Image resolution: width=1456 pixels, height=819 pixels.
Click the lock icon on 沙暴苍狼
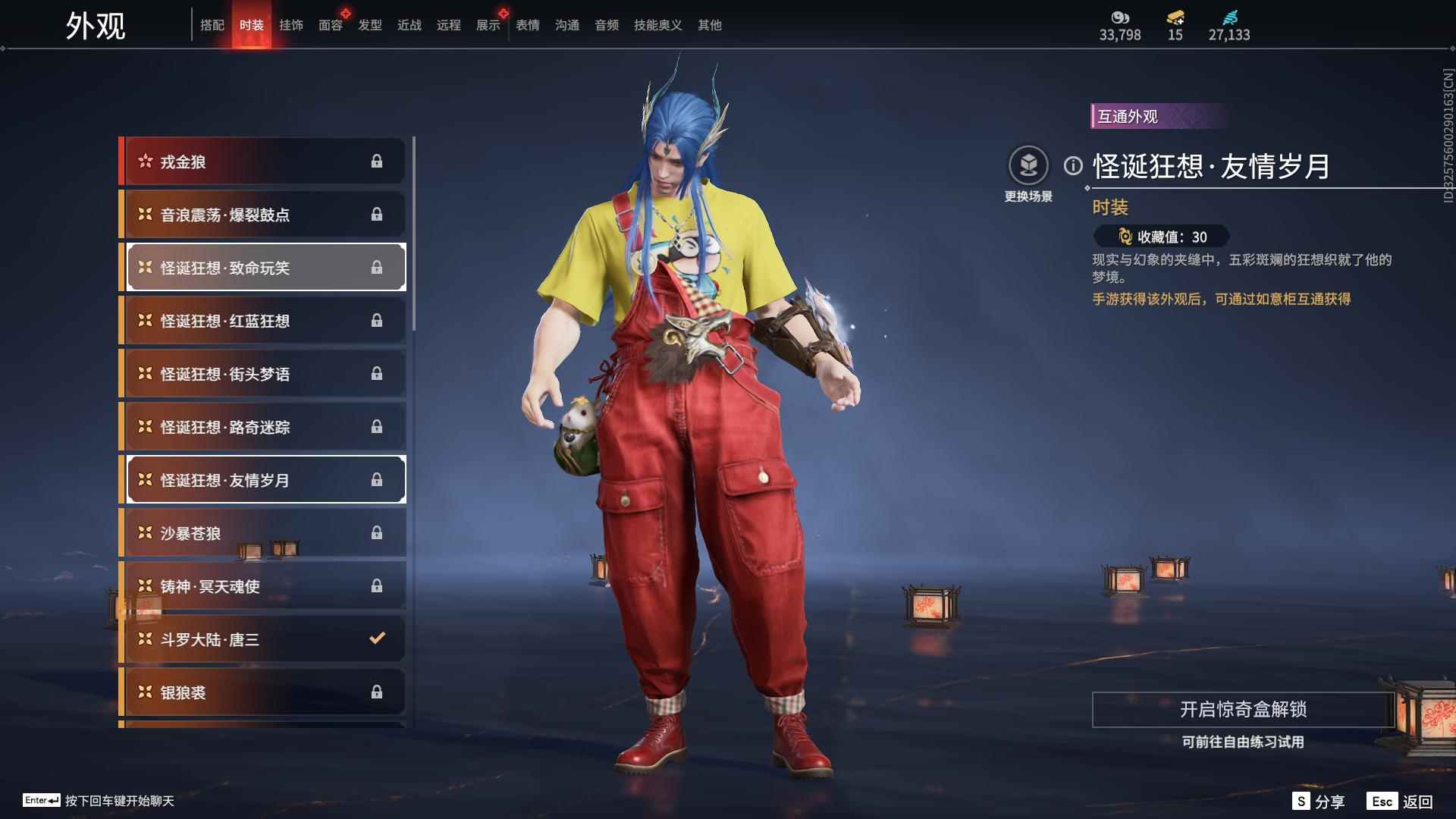378,533
